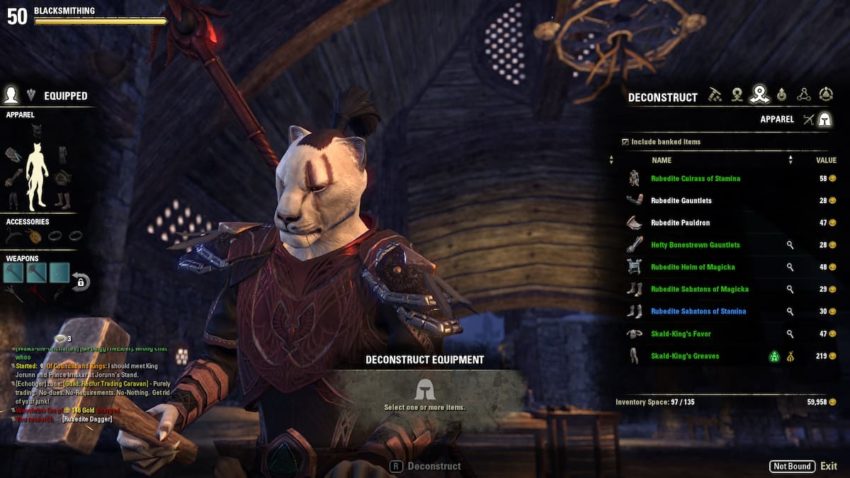Select Rubedite Sabatons of Stamina
Screen dimensions: 850x478
(698, 311)
